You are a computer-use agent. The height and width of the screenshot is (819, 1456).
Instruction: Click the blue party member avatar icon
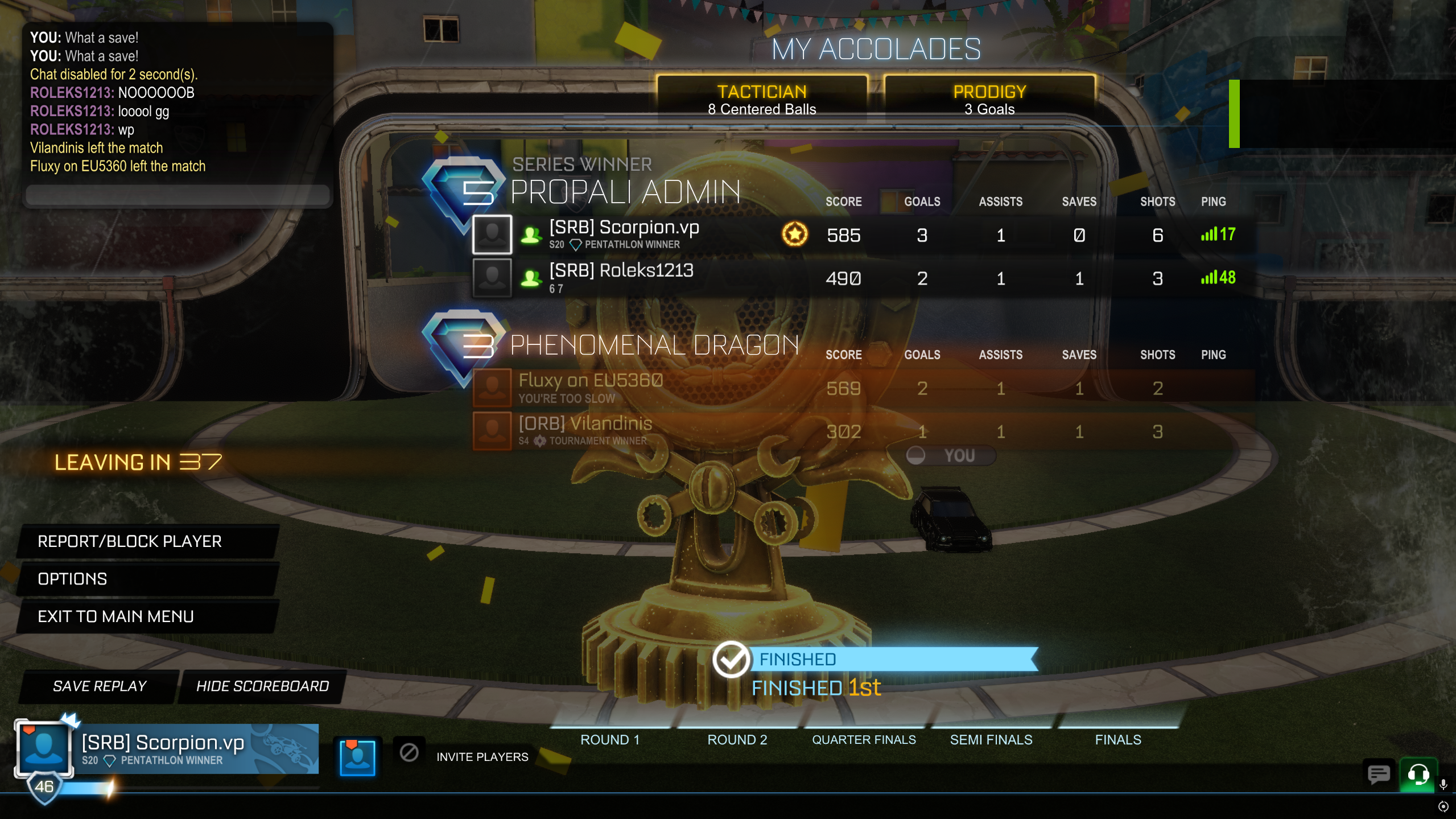click(357, 757)
